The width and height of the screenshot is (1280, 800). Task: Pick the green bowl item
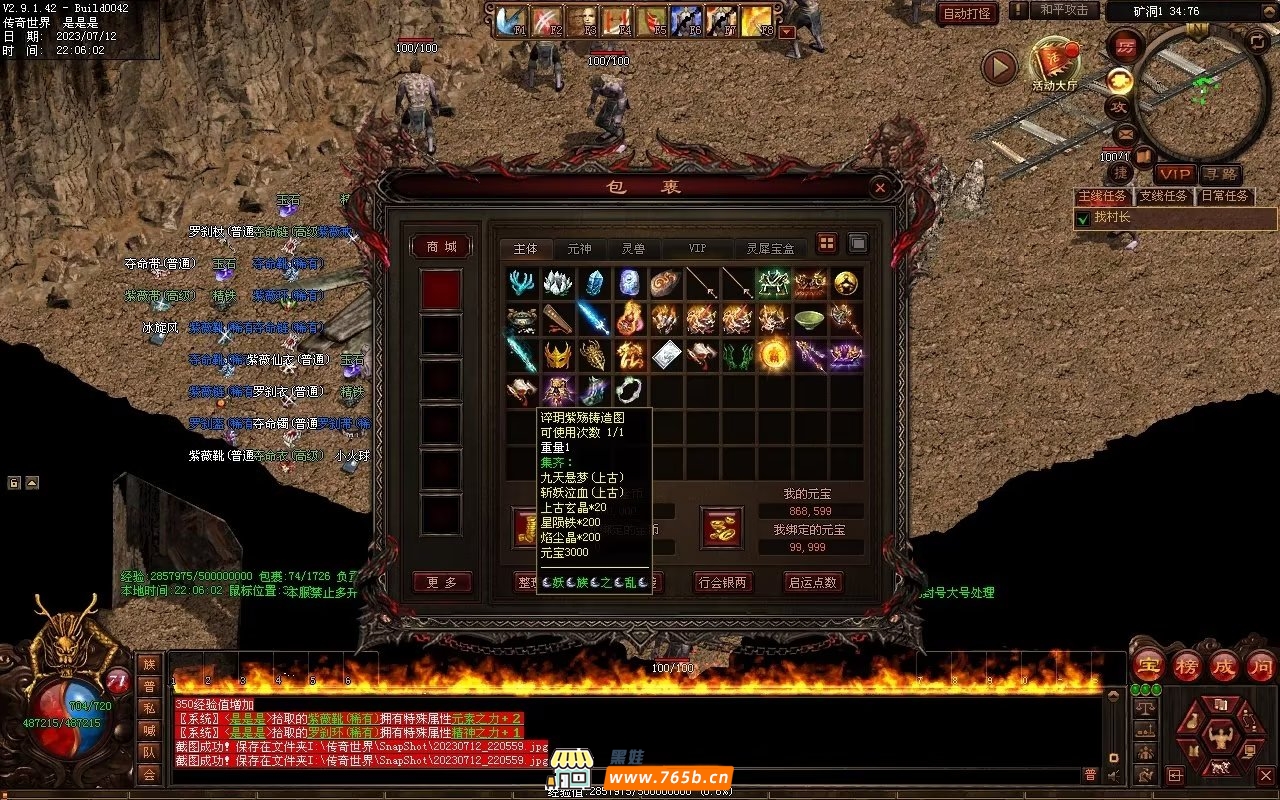pyautogui.click(x=809, y=319)
